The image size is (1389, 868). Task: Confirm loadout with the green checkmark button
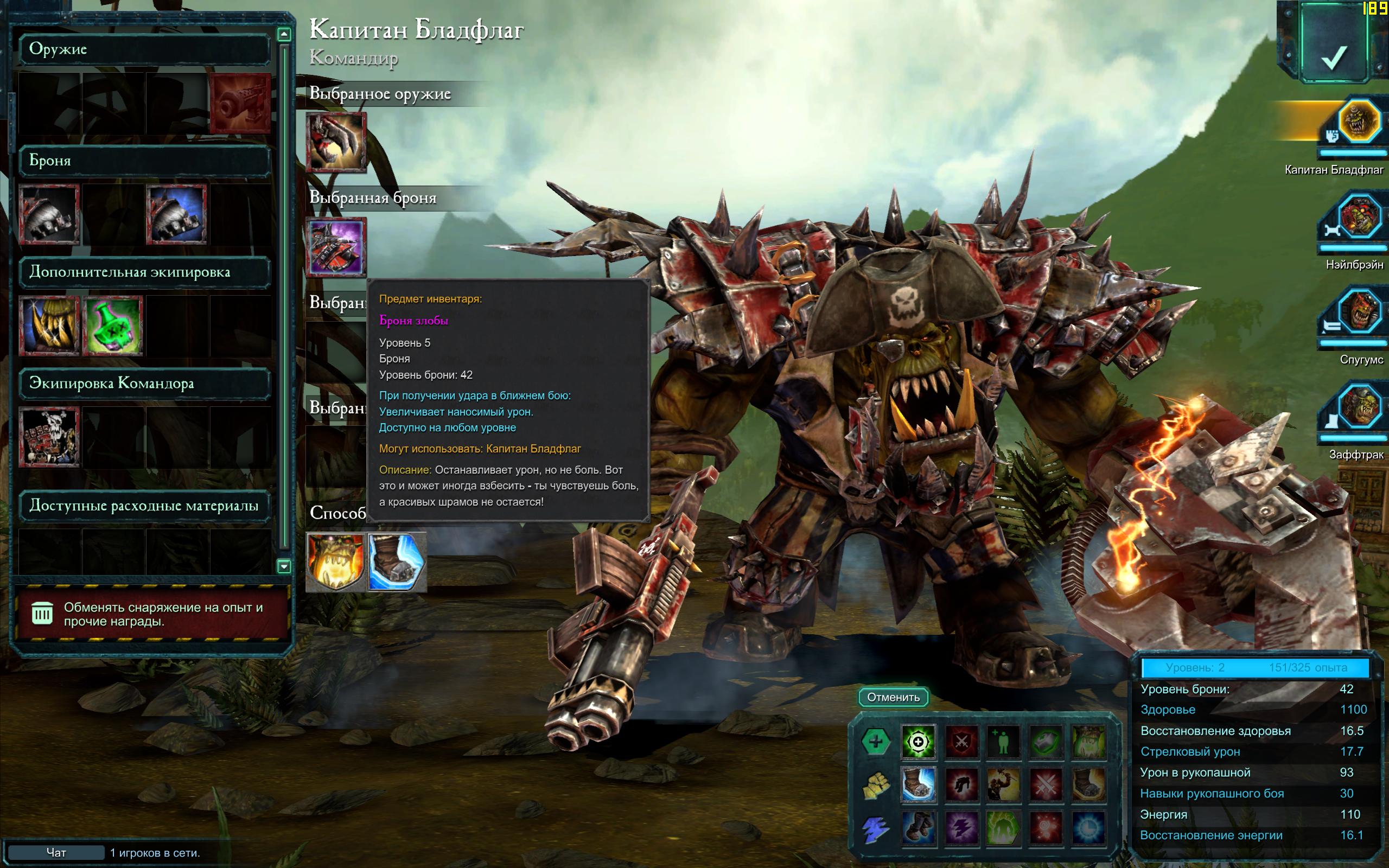[1333, 53]
